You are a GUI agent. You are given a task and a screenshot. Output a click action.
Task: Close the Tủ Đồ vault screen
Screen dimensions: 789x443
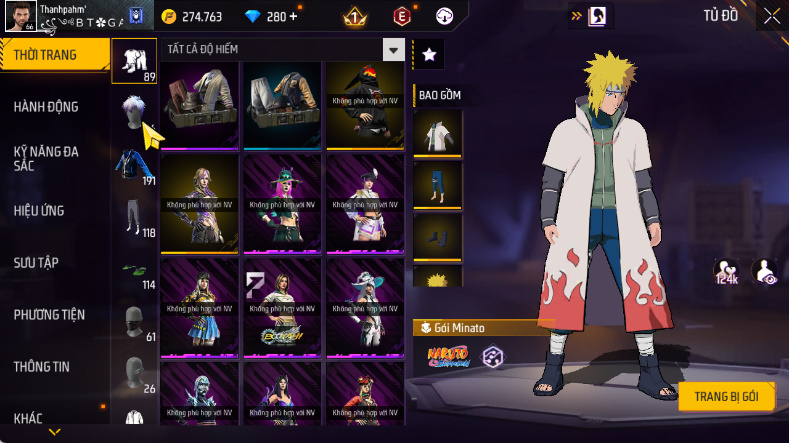[x=772, y=15]
